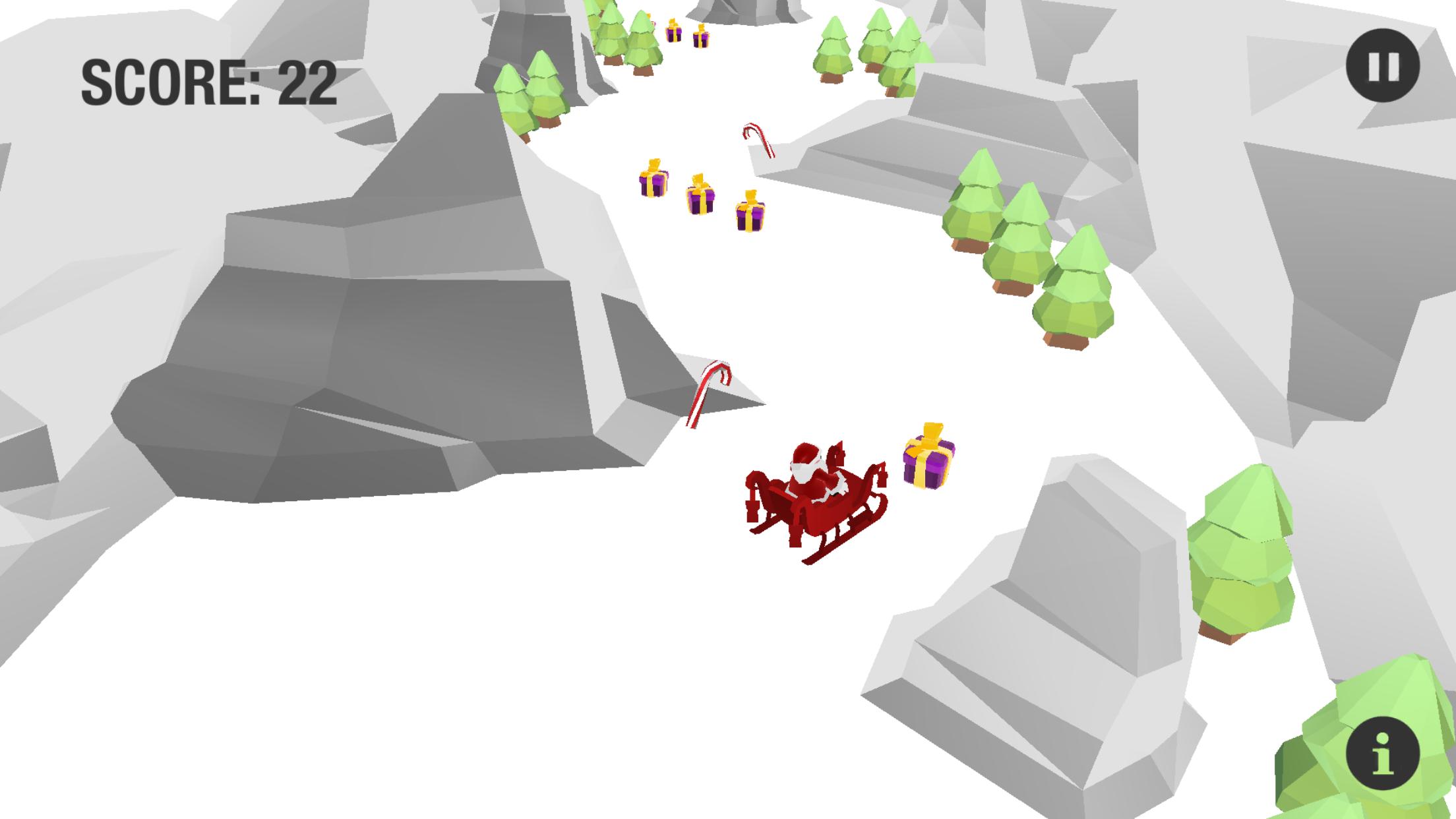
Task: Open the info panel via the i icon
Action: click(1382, 753)
